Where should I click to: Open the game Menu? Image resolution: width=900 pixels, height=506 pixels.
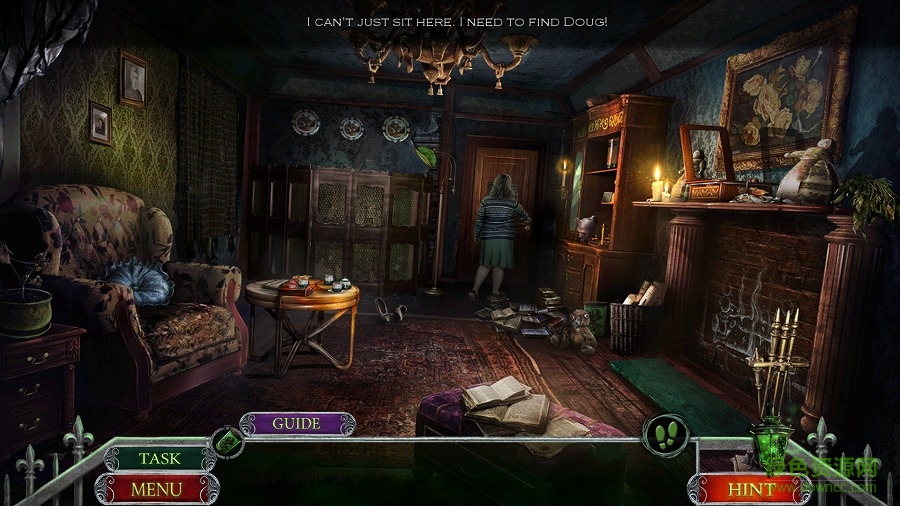157,489
